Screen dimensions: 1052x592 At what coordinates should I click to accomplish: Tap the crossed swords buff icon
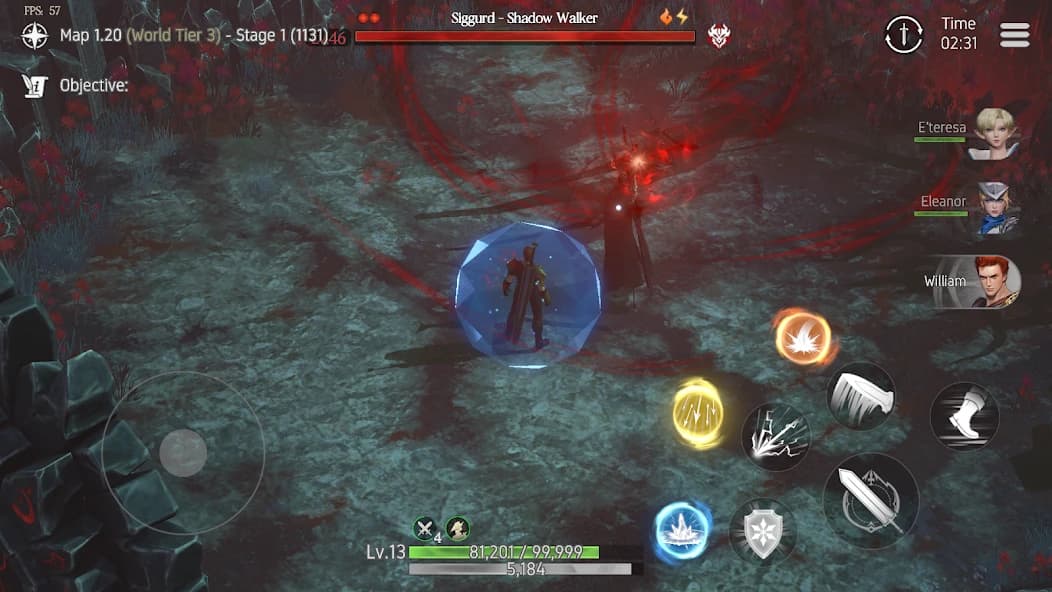click(427, 529)
